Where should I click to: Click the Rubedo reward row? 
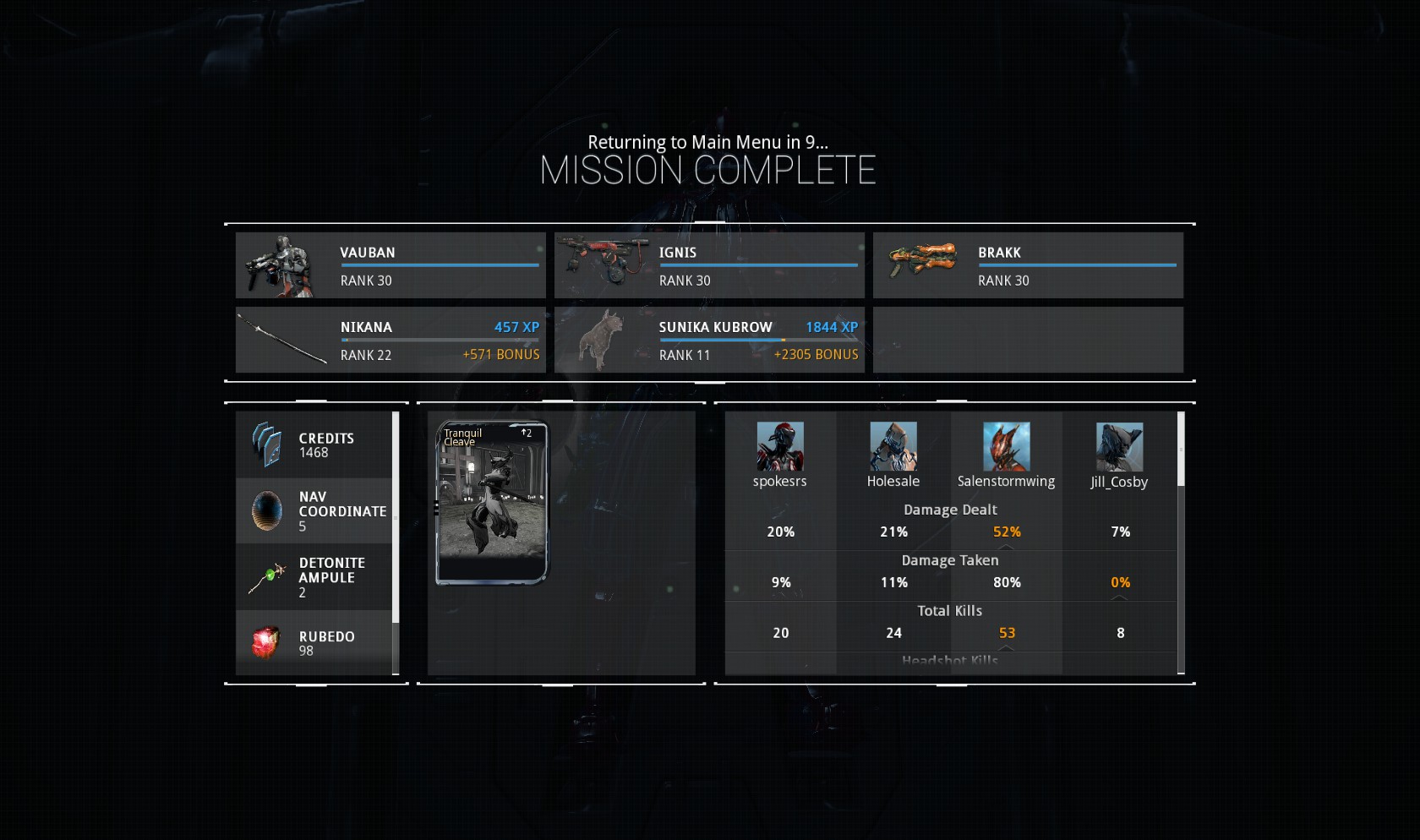click(314, 643)
